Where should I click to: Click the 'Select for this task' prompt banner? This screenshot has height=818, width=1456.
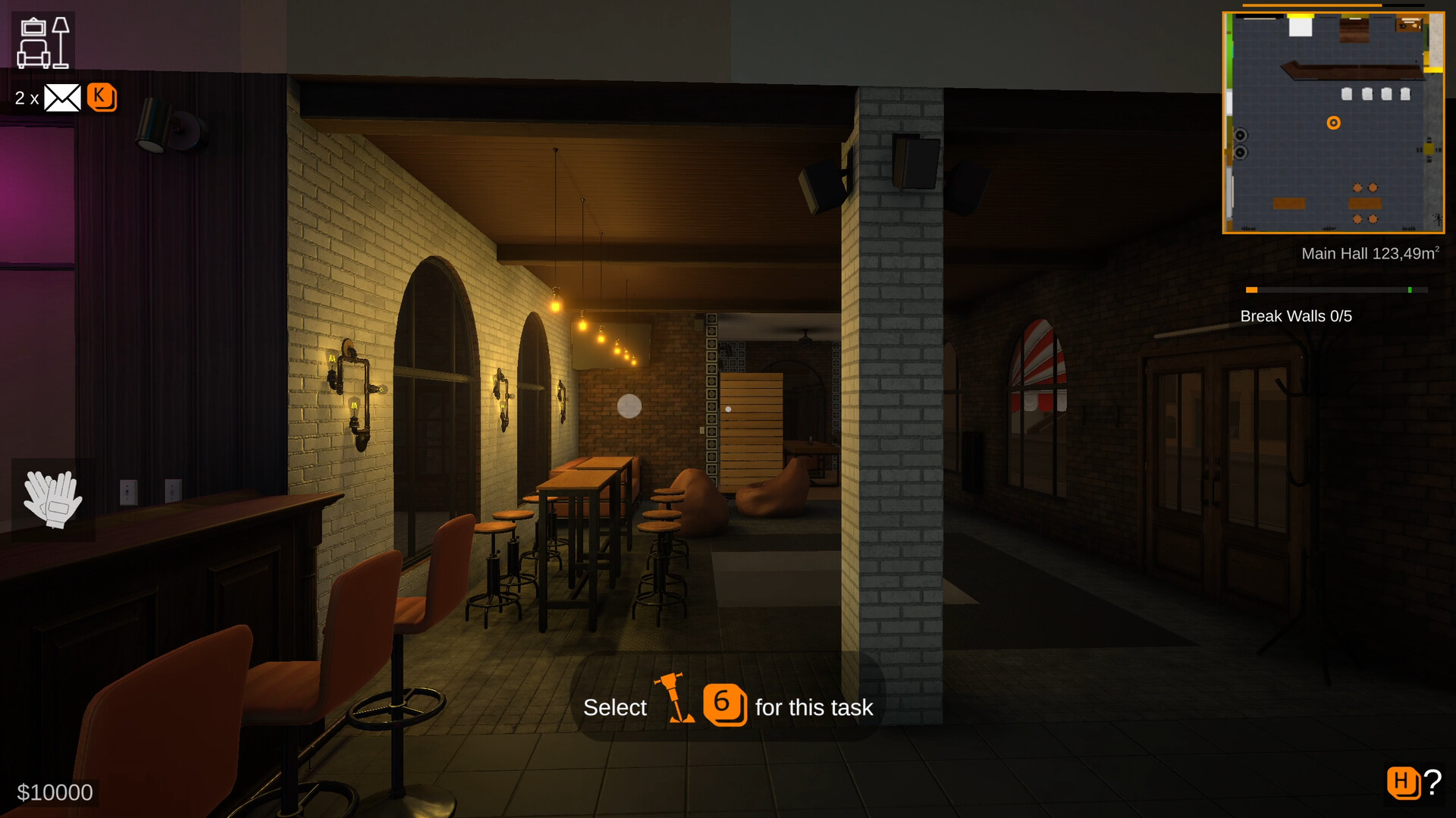click(728, 707)
